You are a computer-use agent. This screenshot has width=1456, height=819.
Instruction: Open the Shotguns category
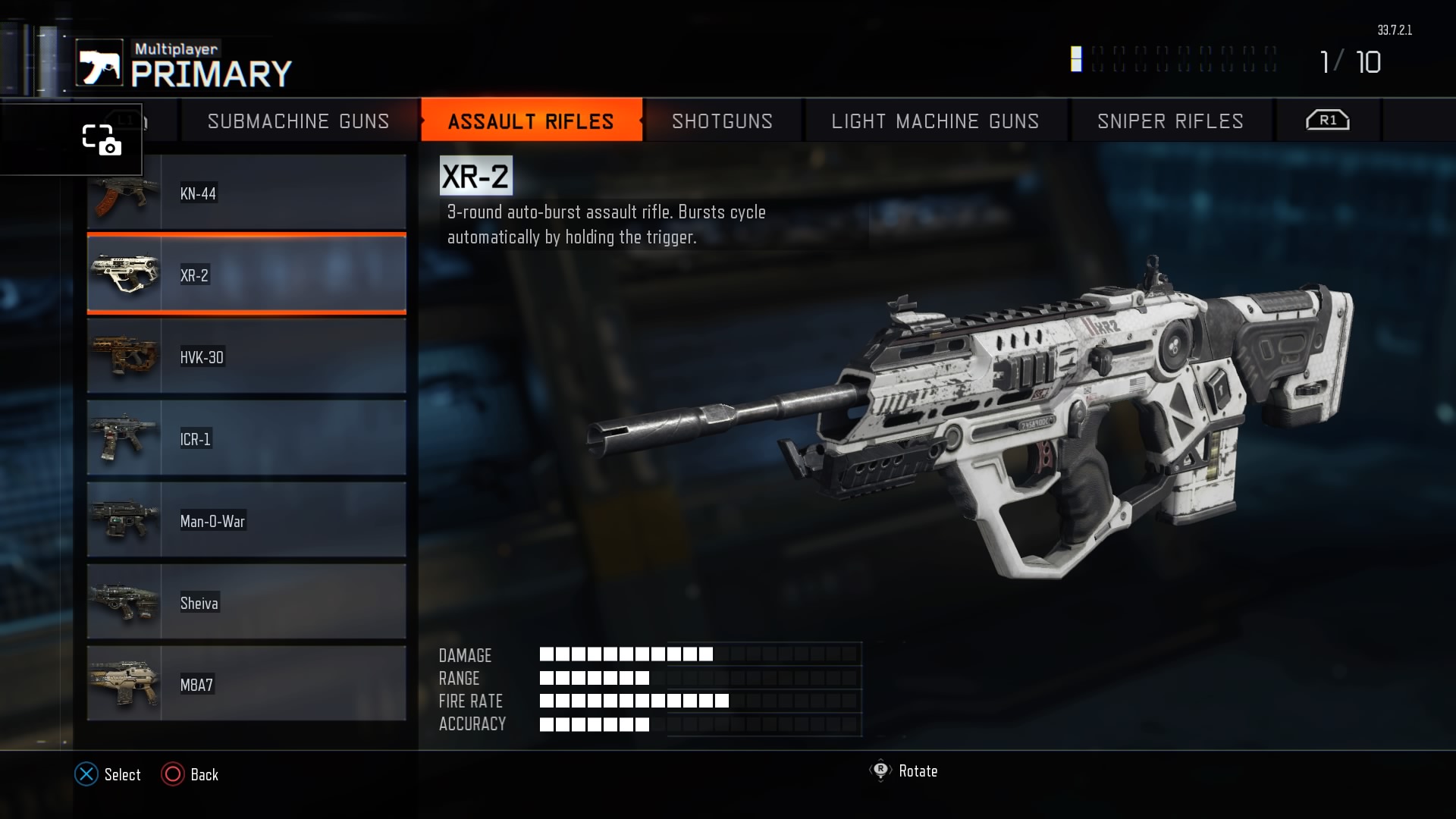[x=722, y=121]
